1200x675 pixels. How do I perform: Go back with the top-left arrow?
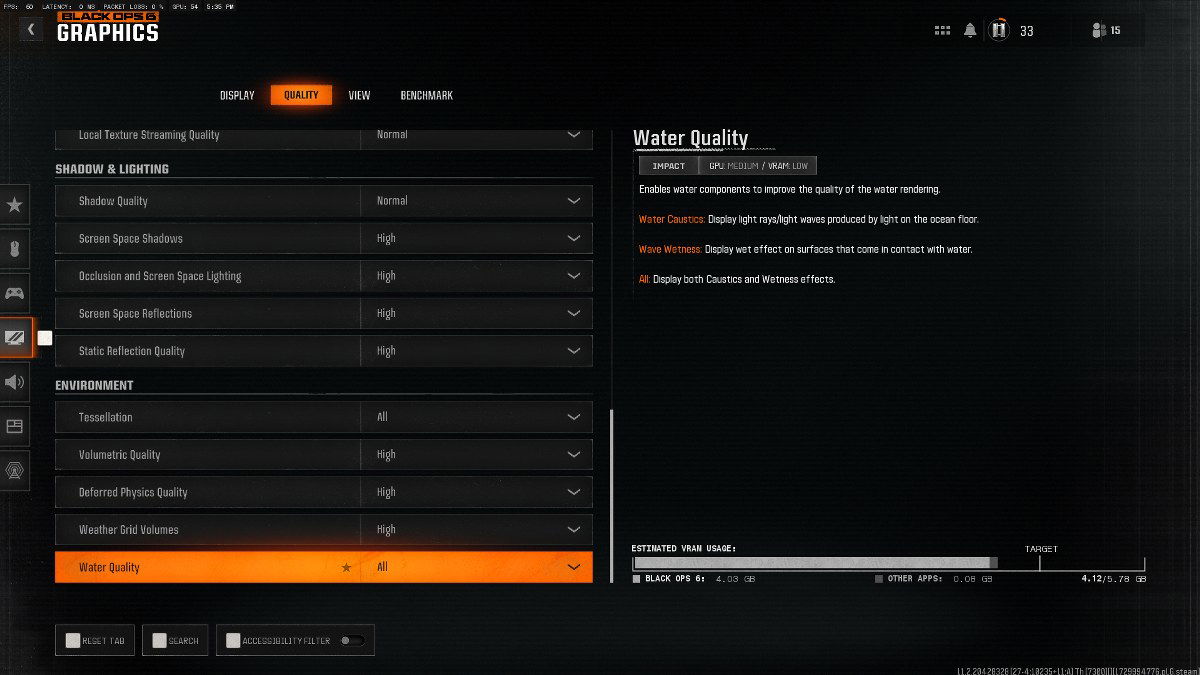coord(31,30)
